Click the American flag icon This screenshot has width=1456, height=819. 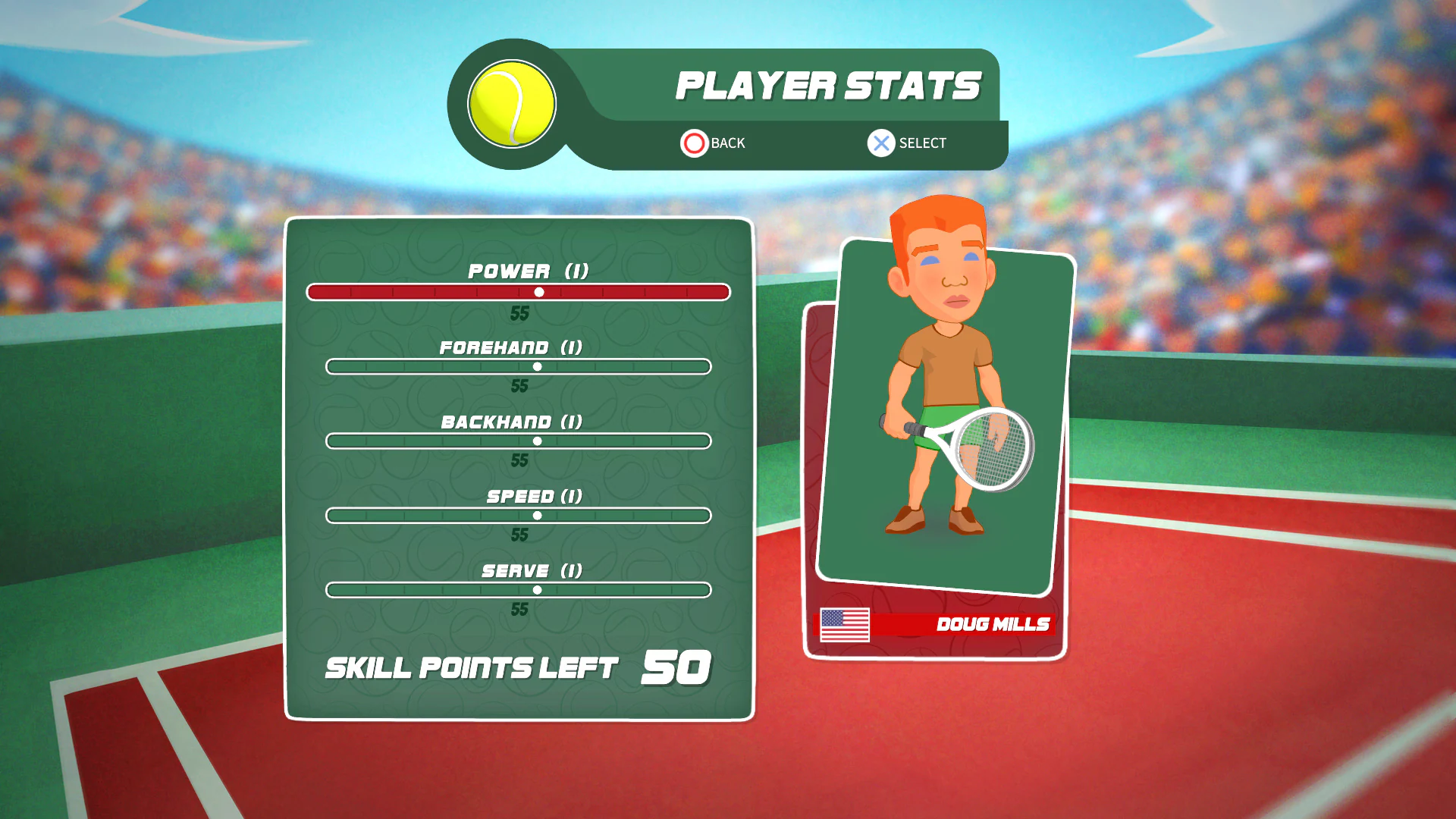845,624
